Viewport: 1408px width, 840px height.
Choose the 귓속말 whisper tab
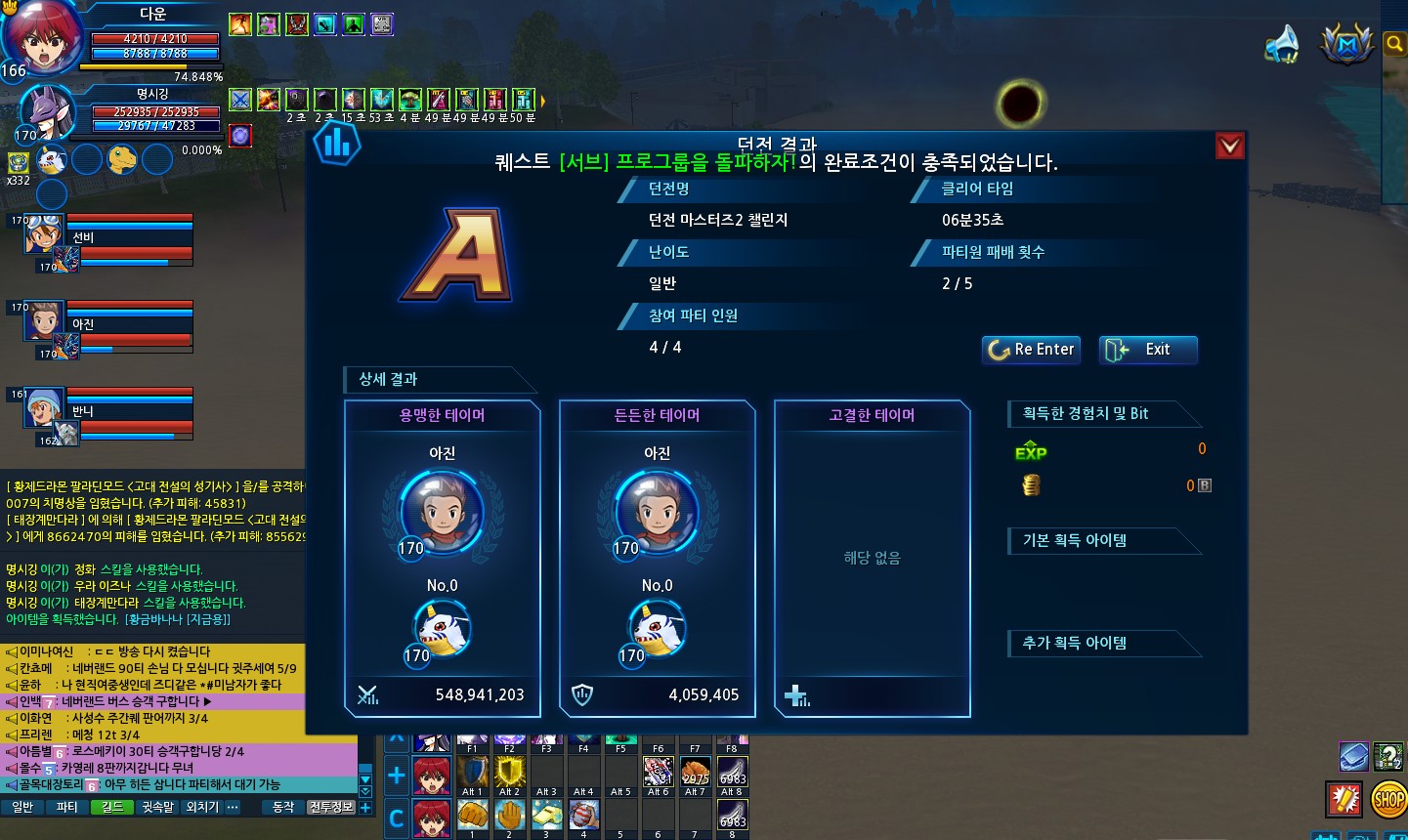157,807
